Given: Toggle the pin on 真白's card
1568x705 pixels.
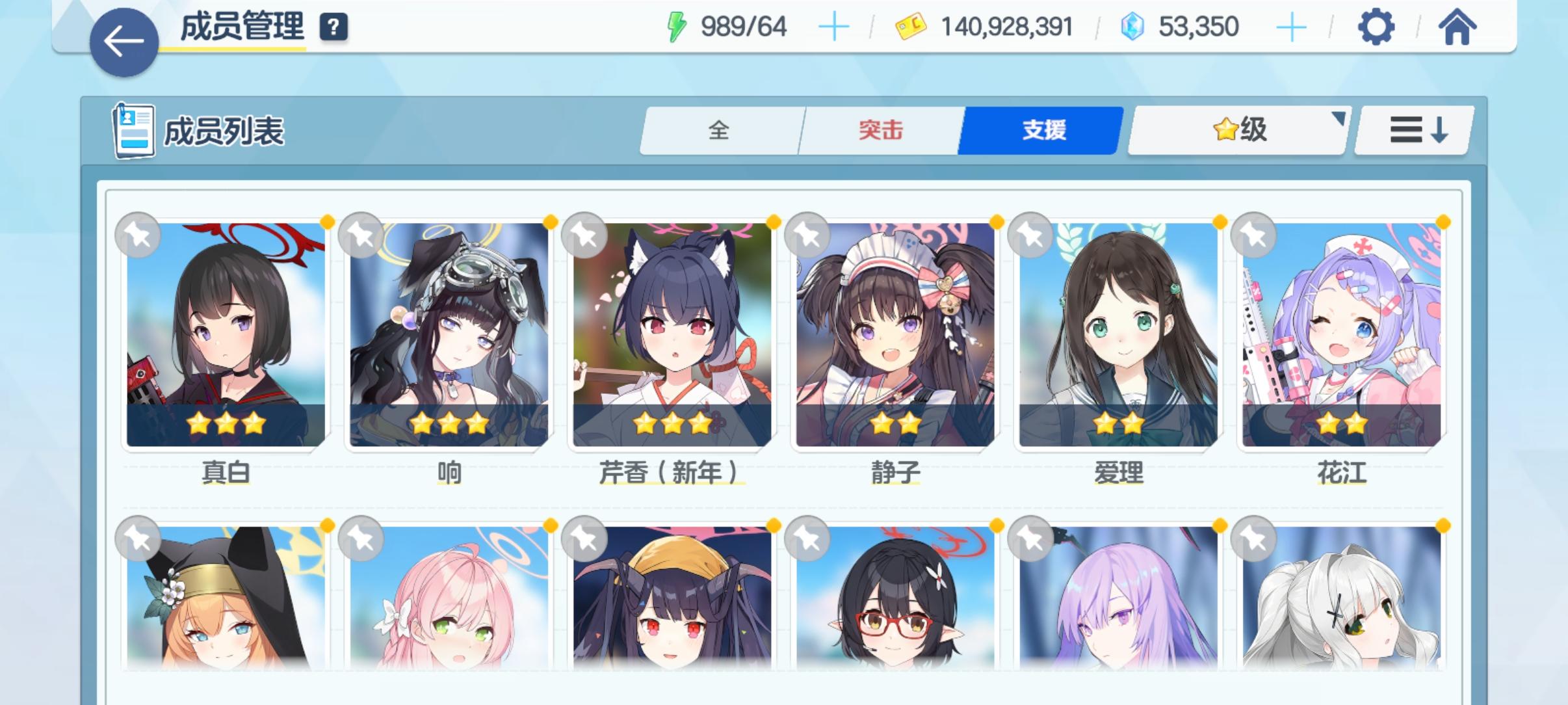Looking at the screenshot, I should [x=139, y=235].
